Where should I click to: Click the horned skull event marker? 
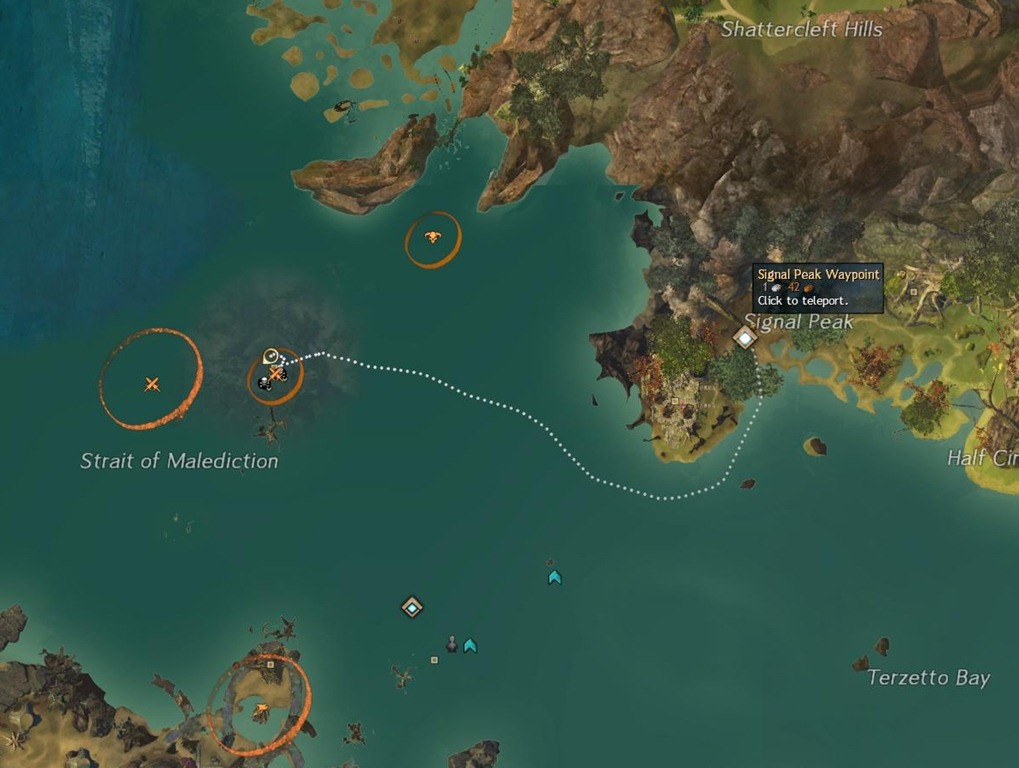[x=432, y=237]
